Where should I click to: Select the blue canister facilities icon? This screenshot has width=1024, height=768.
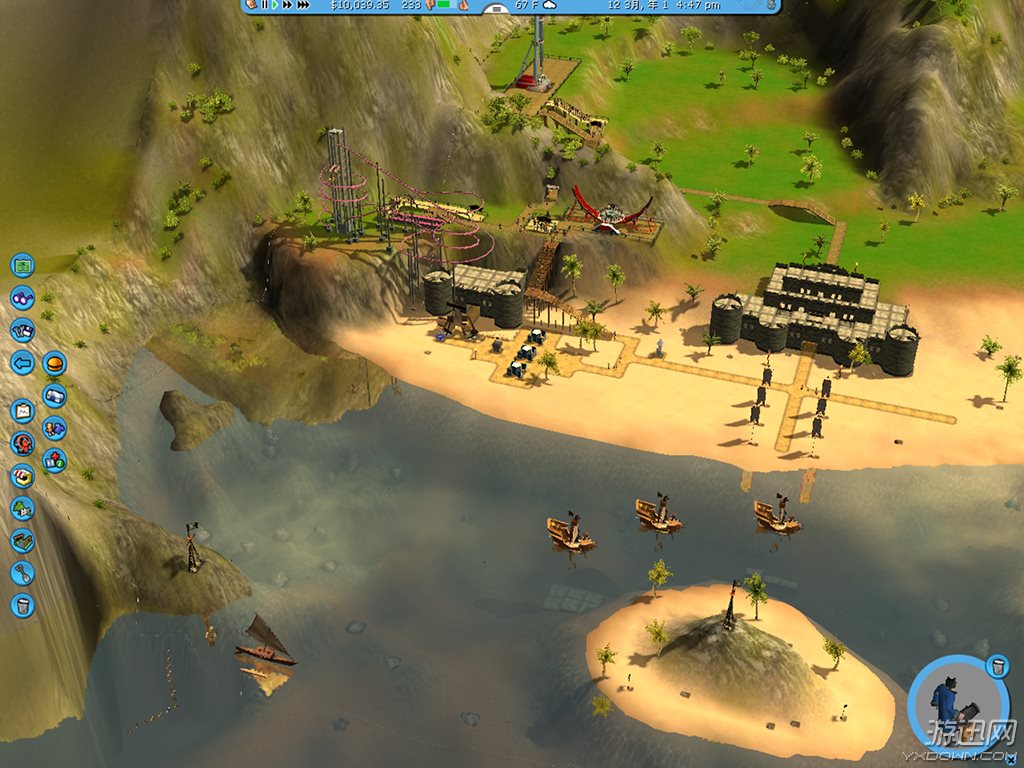pyautogui.click(x=54, y=395)
